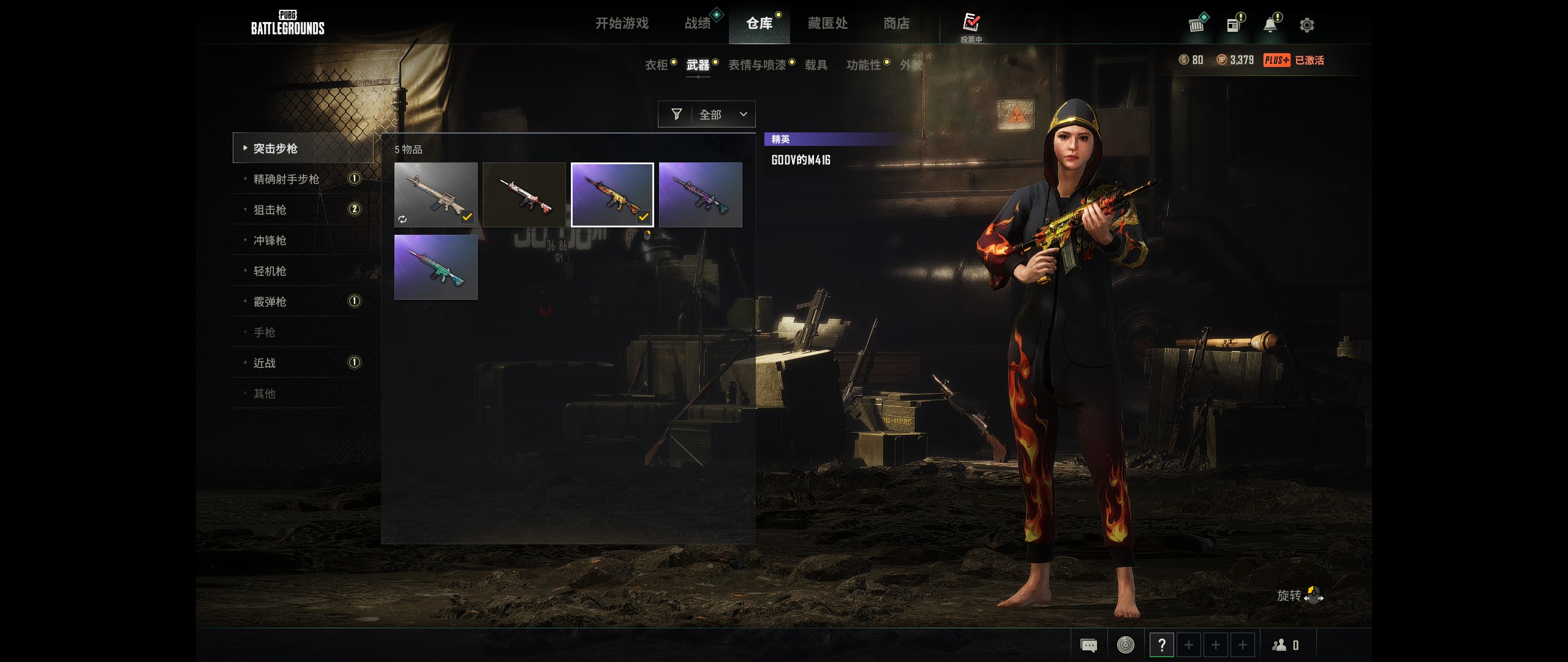The width and height of the screenshot is (1568, 662).
Task: Check the notification bell
Action: coord(1270,25)
